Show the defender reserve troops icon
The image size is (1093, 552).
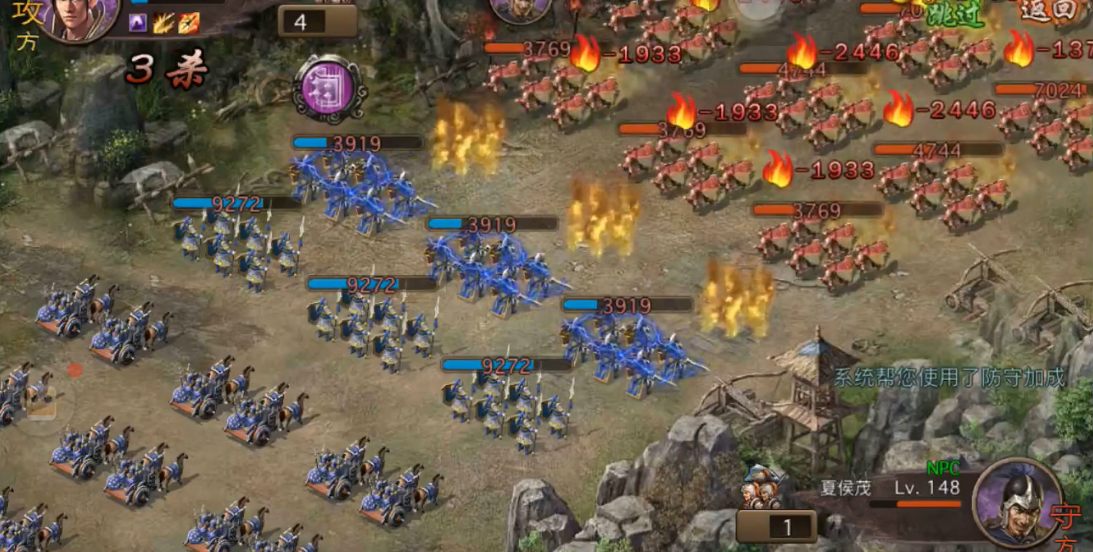point(761,489)
